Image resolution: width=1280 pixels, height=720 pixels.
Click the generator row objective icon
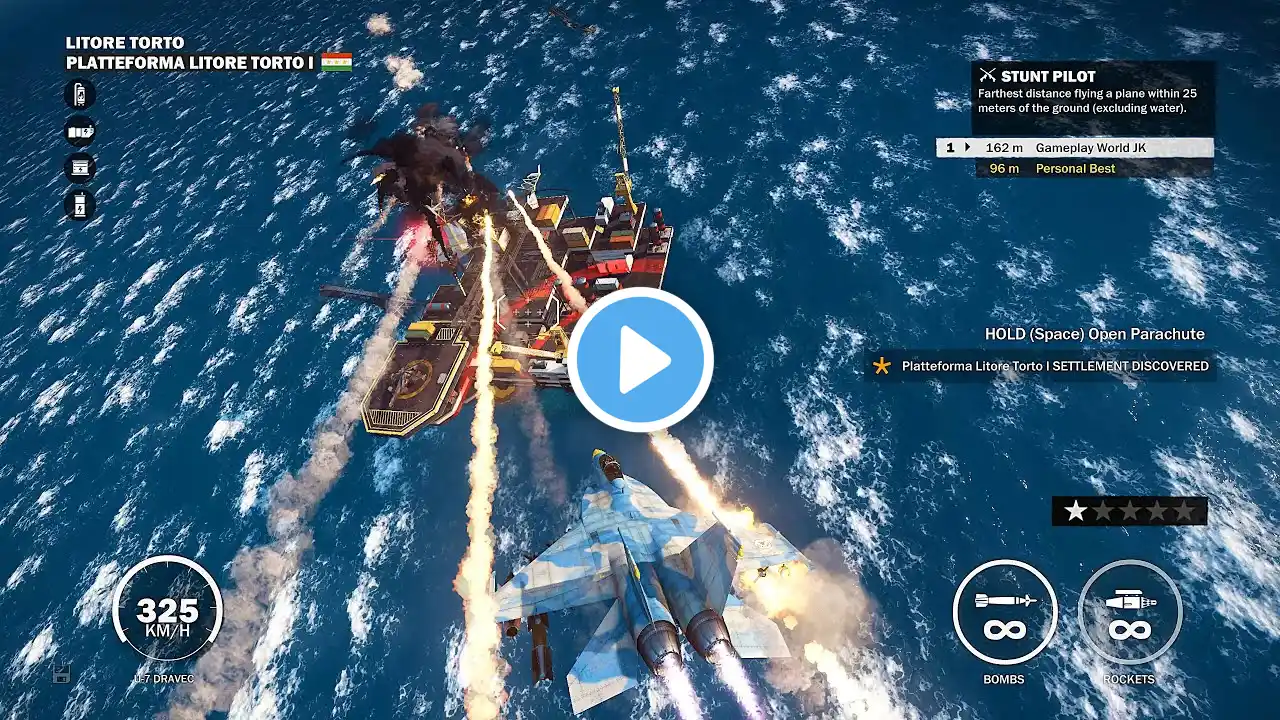click(80, 131)
